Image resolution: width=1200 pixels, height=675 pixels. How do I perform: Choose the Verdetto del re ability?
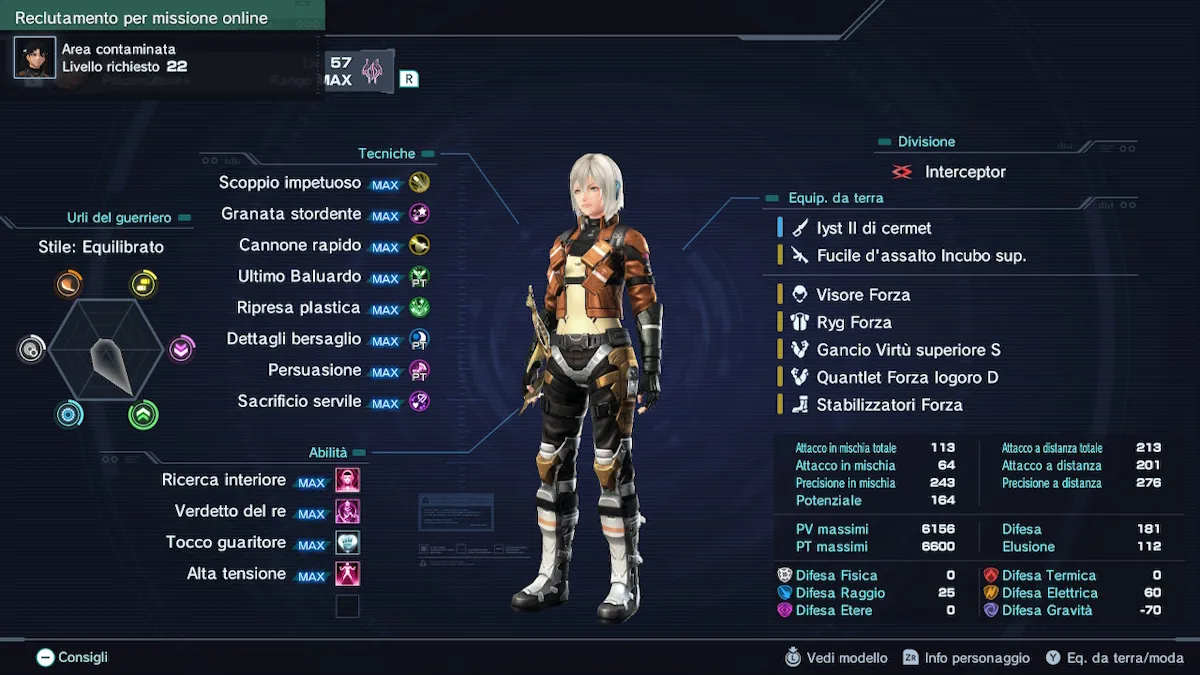[230, 511]
